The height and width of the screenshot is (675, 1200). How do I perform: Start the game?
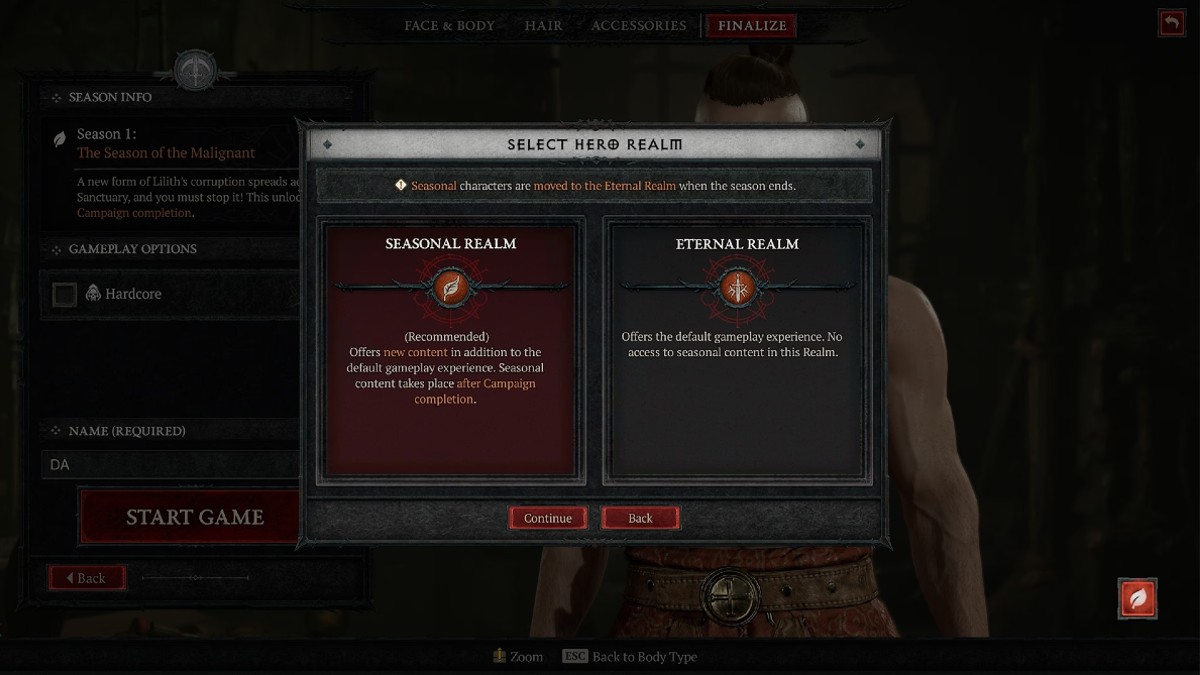pyautogui.click(x=194, y=517)
